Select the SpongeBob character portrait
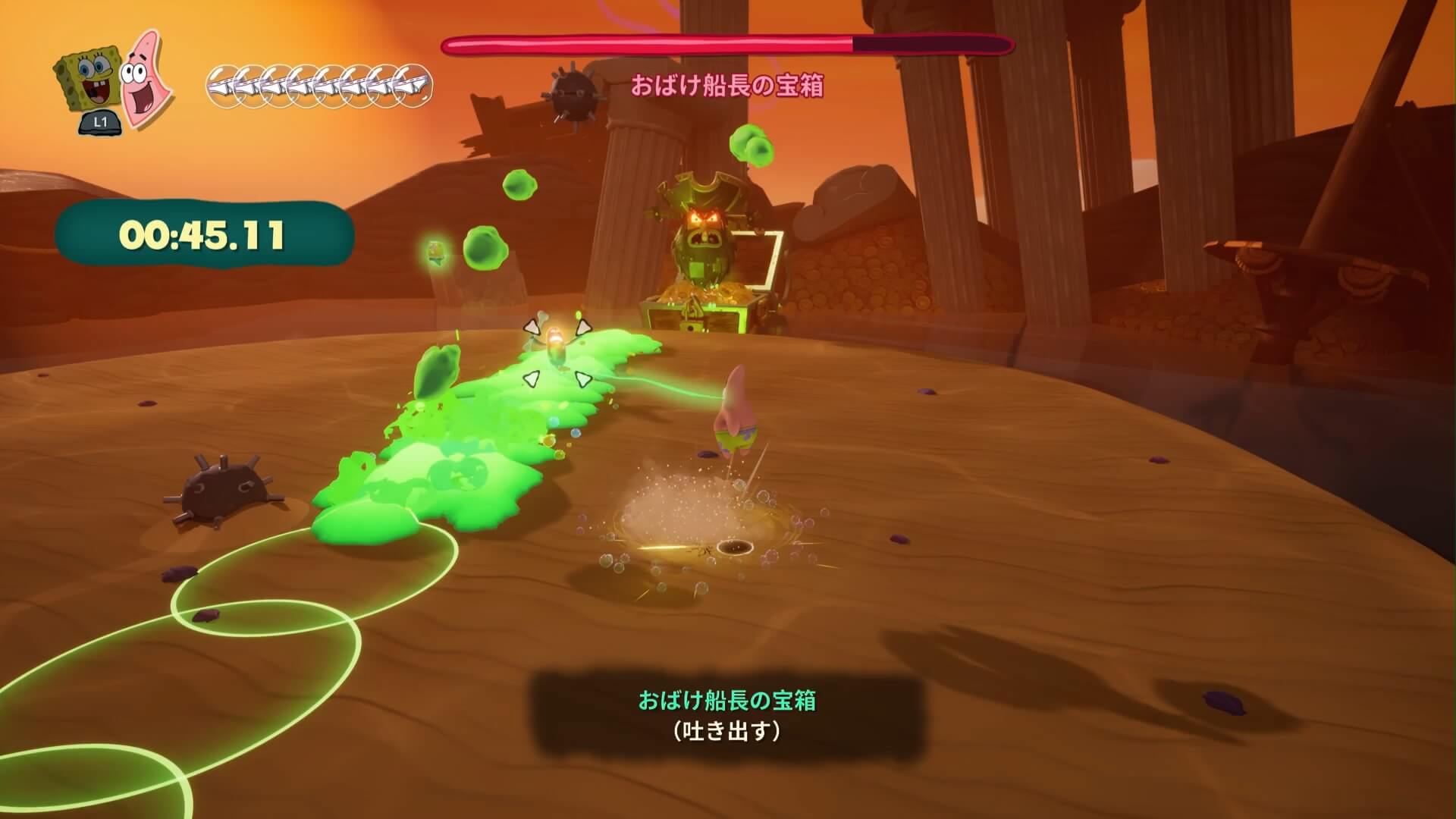This screenshot has height=819, width=1456. (87, 82)
